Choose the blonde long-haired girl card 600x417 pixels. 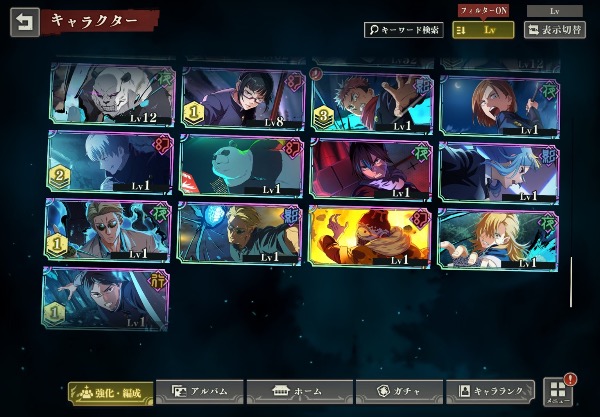pyautogui.click(x=498, y=237)
